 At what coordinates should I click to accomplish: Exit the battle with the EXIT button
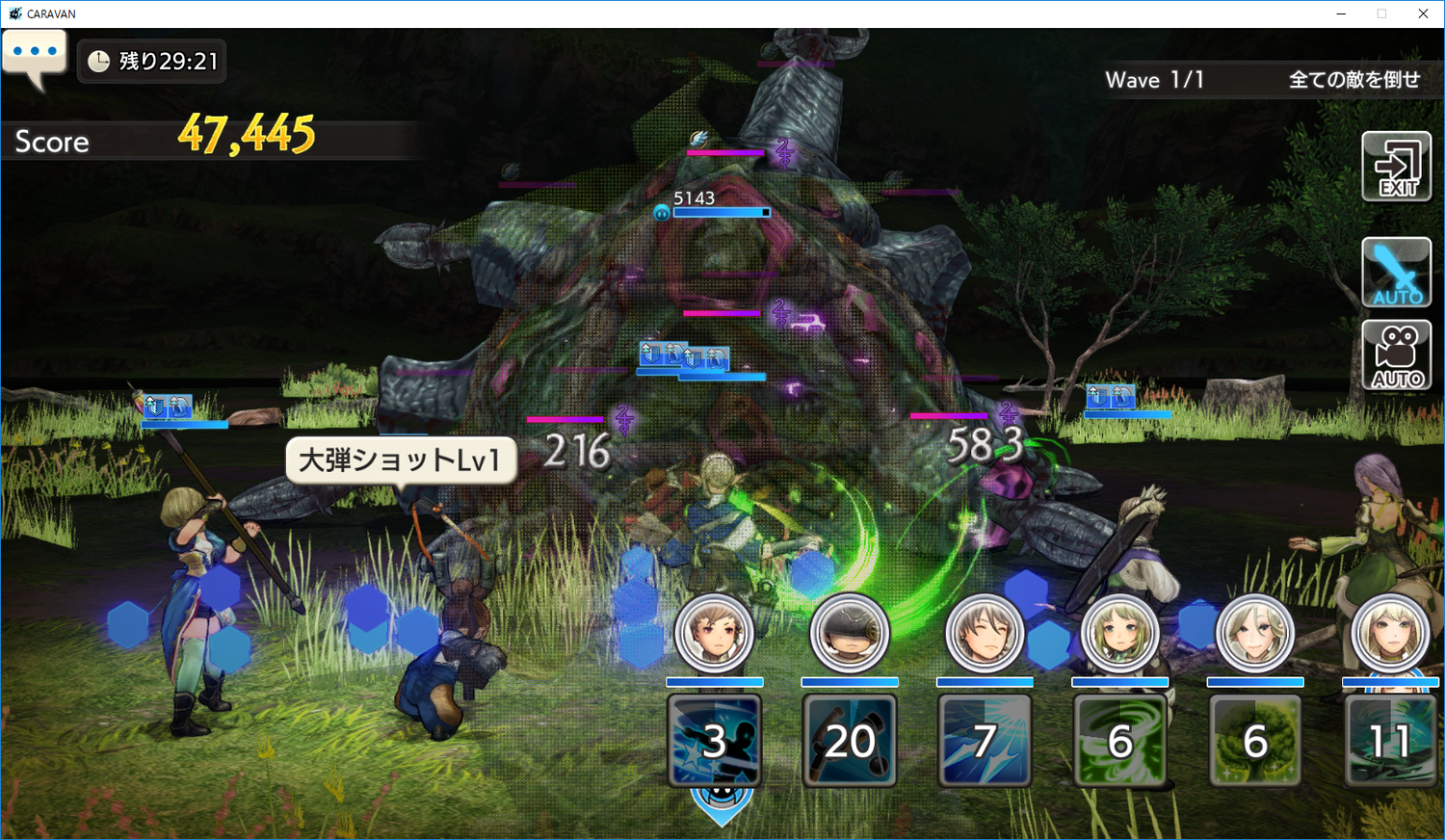(1396, 167)
